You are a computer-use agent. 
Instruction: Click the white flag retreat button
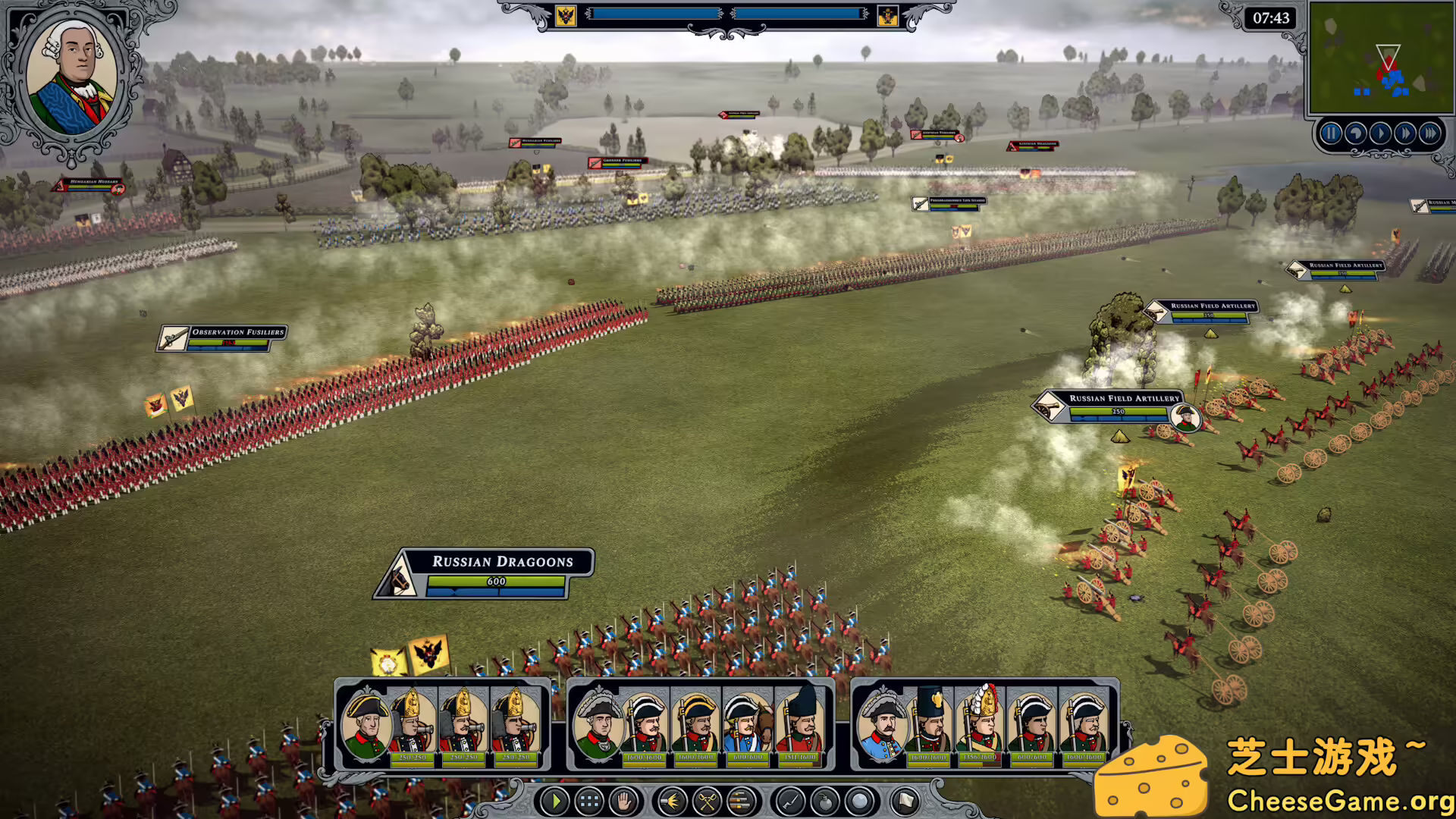(905, 801)
